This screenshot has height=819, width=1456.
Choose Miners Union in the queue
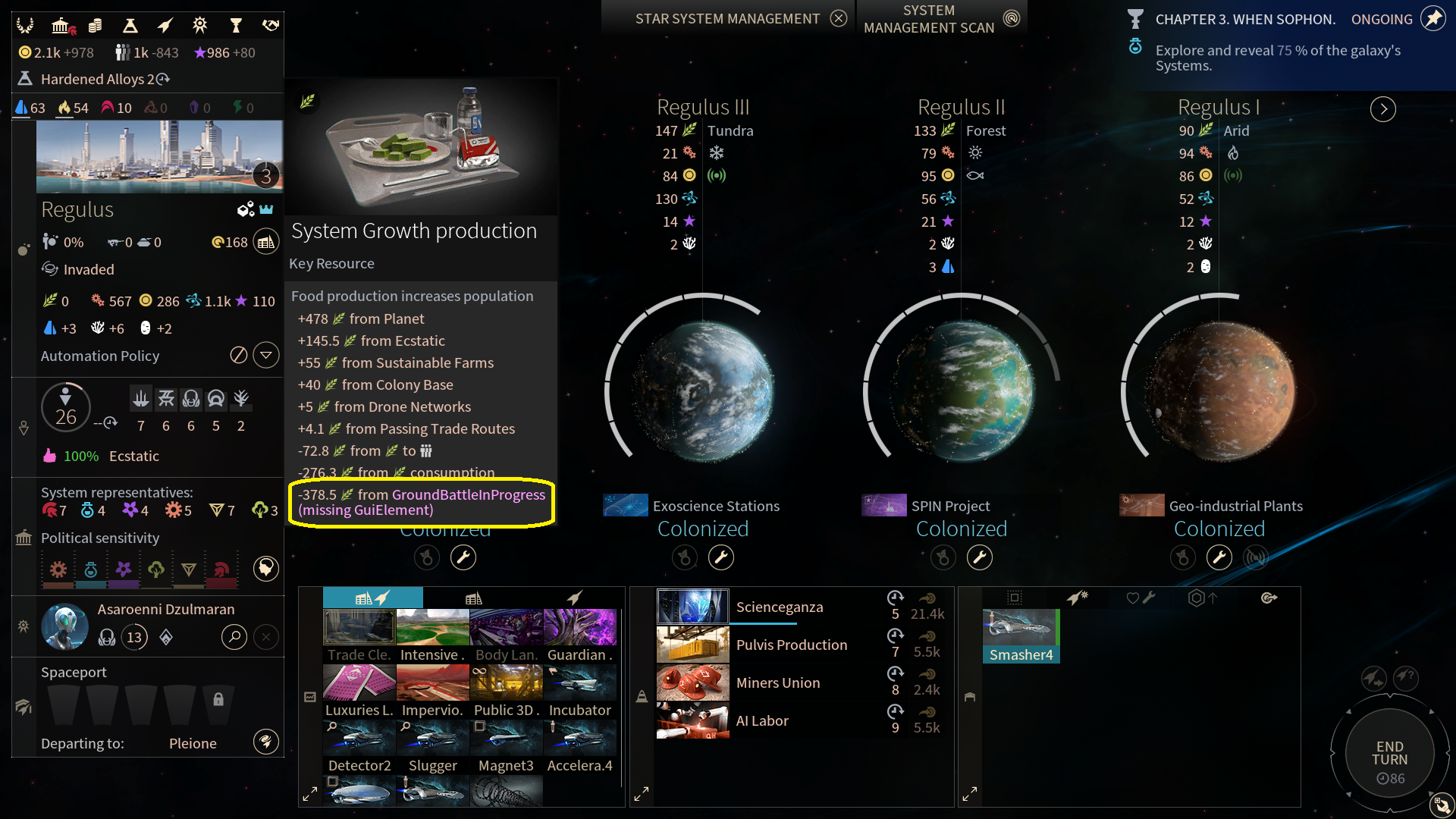(777, 682)
